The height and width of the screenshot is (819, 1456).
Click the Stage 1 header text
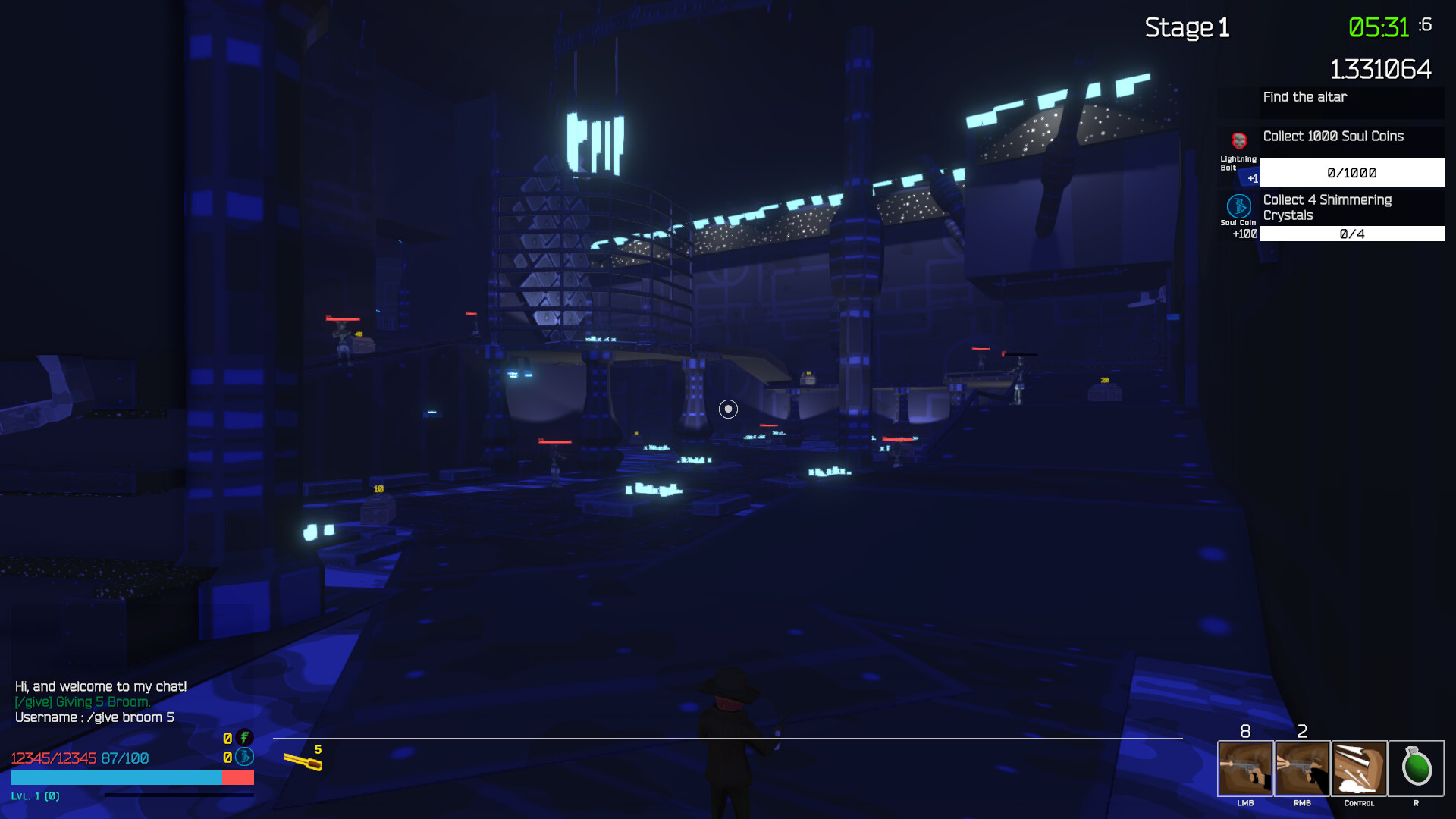click(x=1187, y=28)
